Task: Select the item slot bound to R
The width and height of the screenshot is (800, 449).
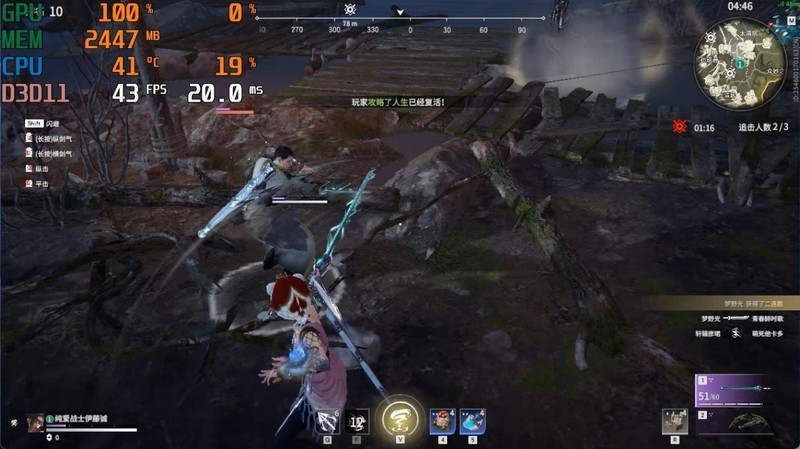Action: (675, 422)
